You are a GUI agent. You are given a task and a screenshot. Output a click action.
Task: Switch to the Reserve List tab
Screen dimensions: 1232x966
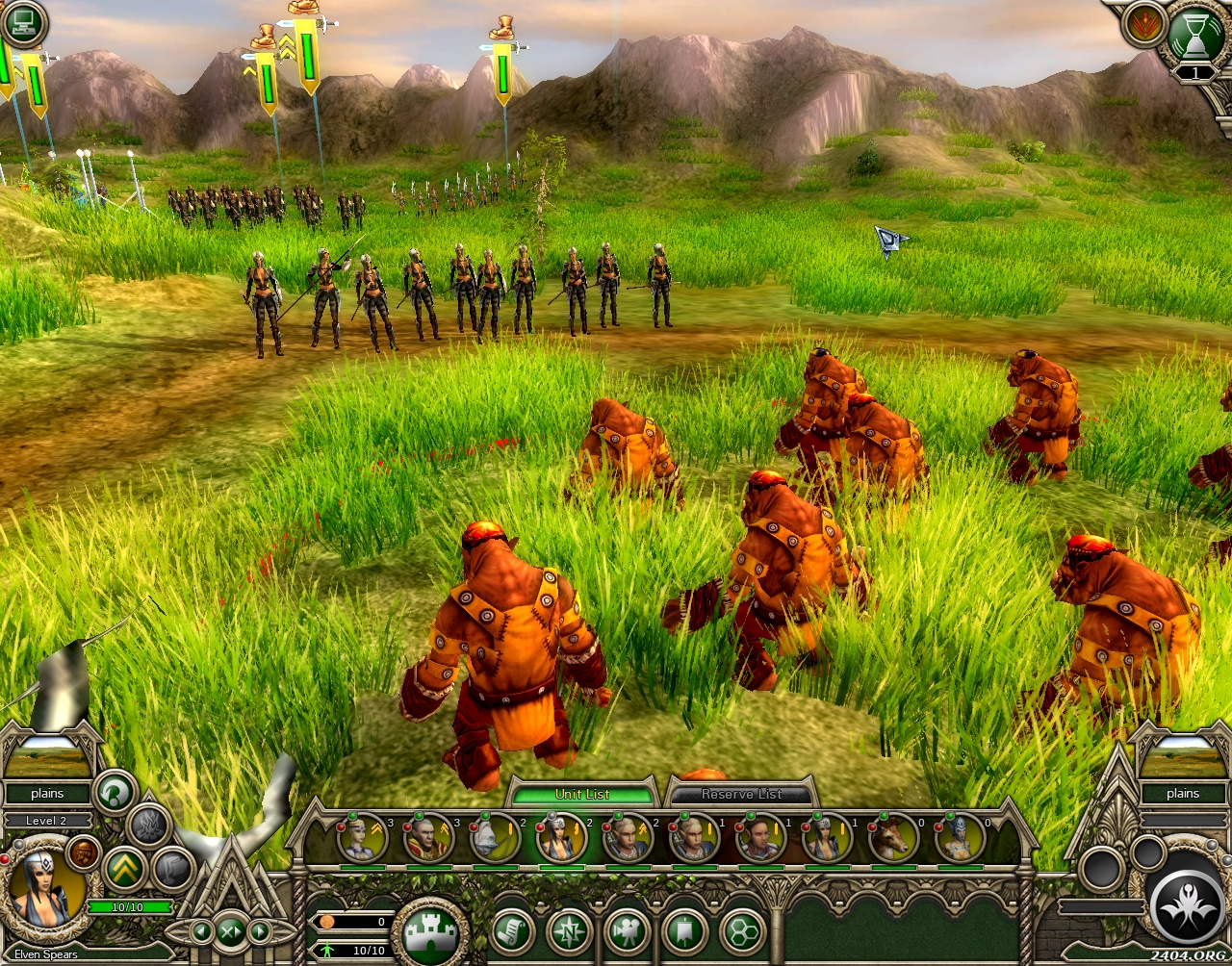(x=741, y=794)
